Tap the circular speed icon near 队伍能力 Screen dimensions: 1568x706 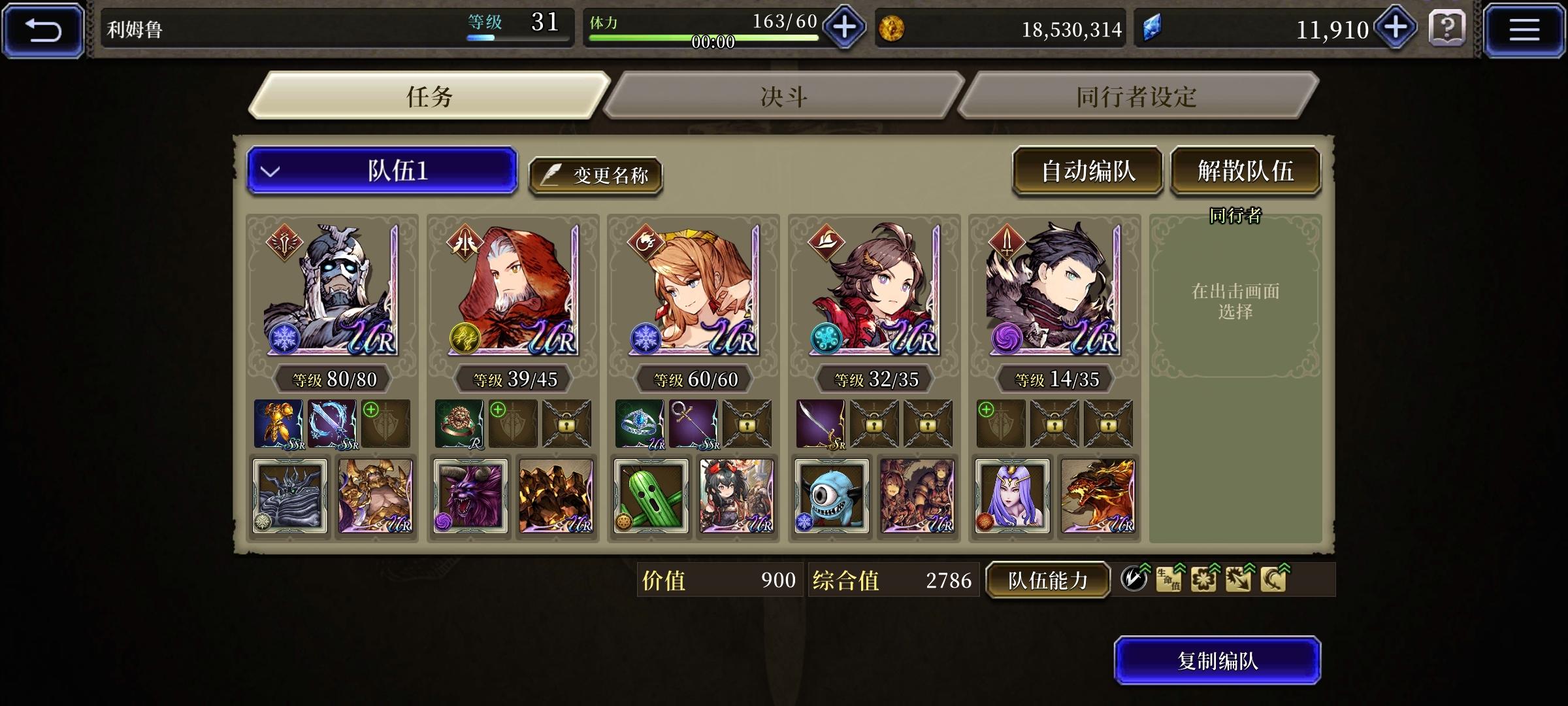pyautogui.click(x=1134, y=578)
